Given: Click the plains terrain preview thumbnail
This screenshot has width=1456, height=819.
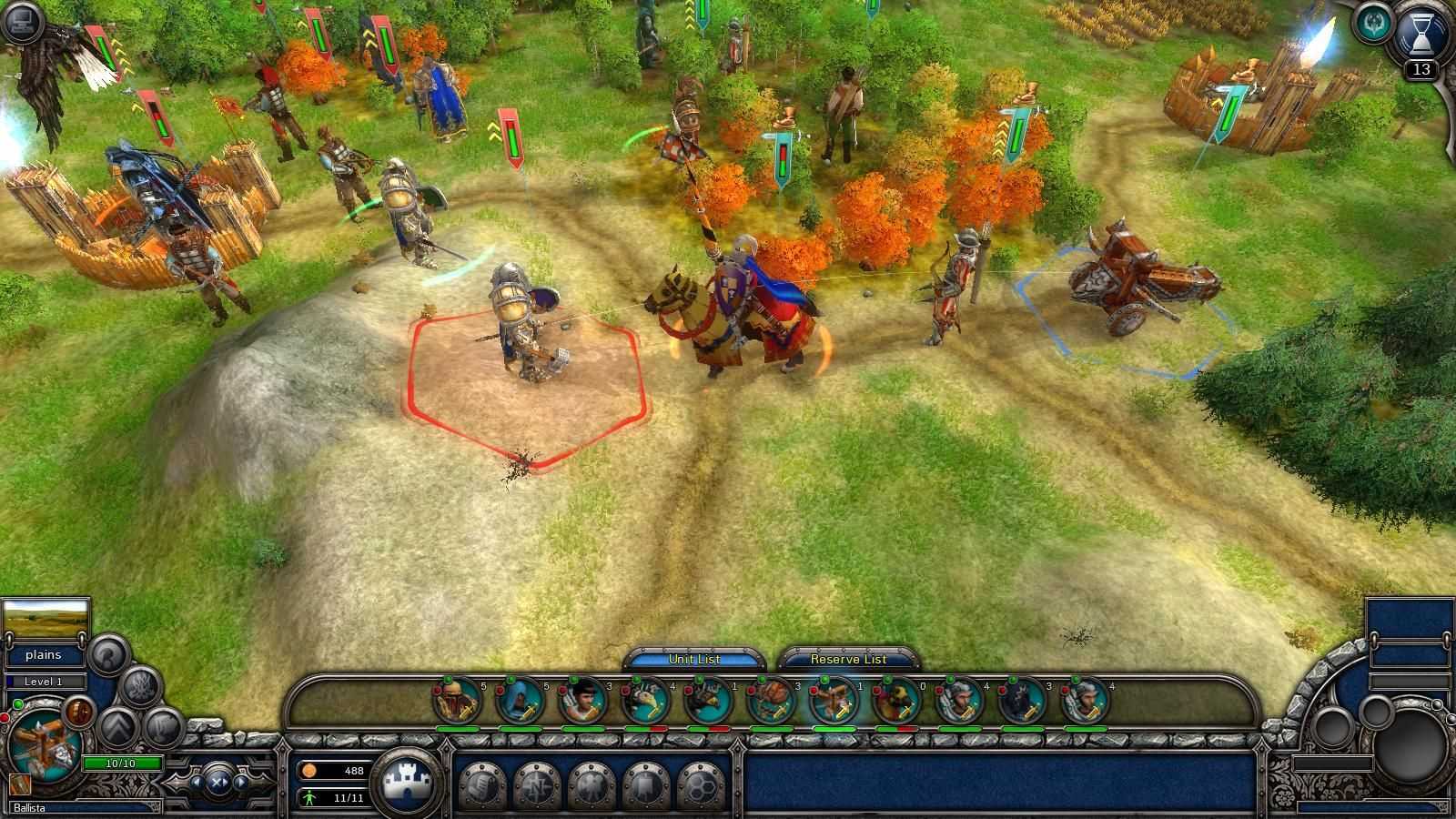Looking at the screenshot, I should 45,617.
